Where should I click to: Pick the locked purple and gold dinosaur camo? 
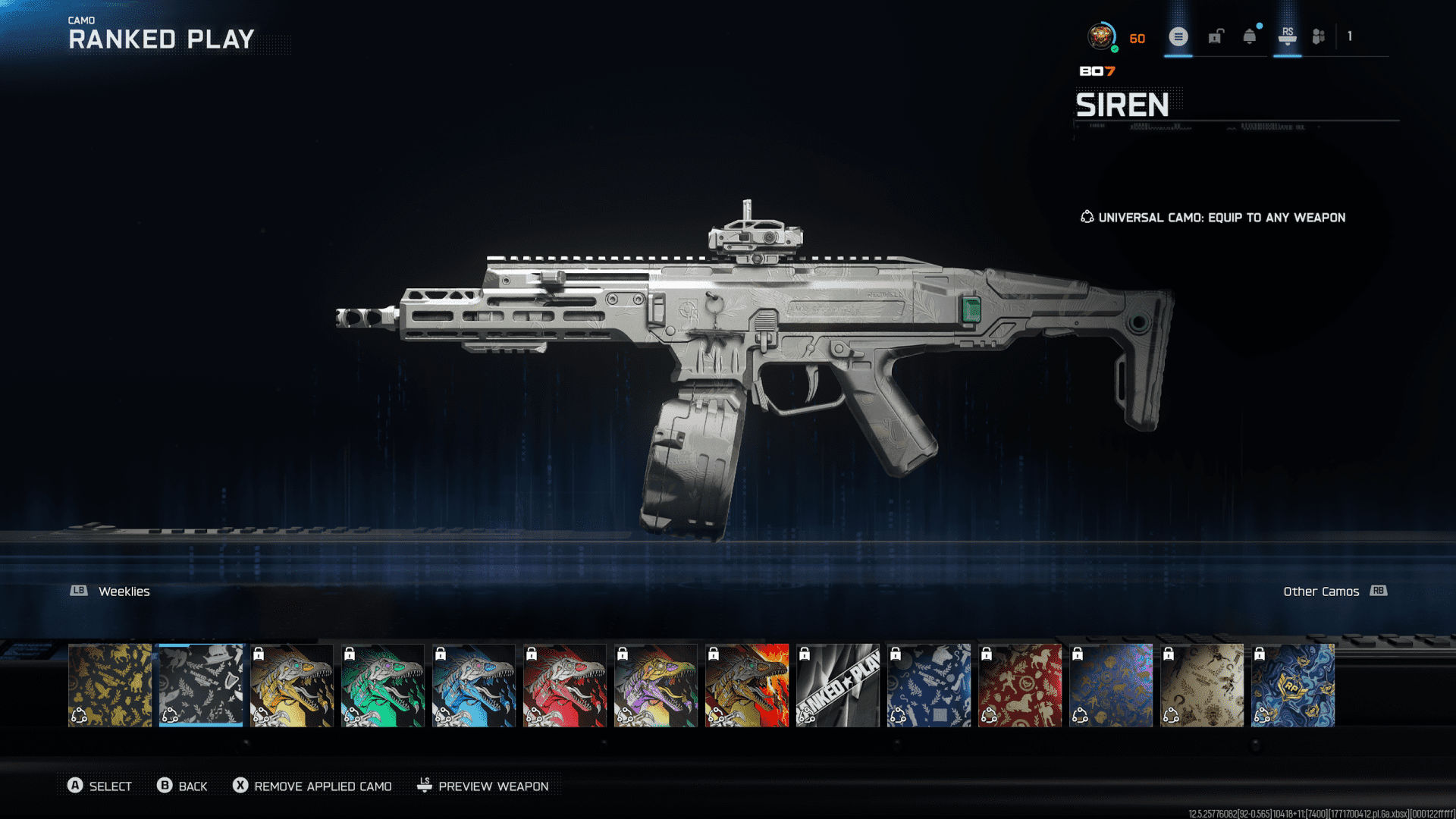(x=656, y=685)
